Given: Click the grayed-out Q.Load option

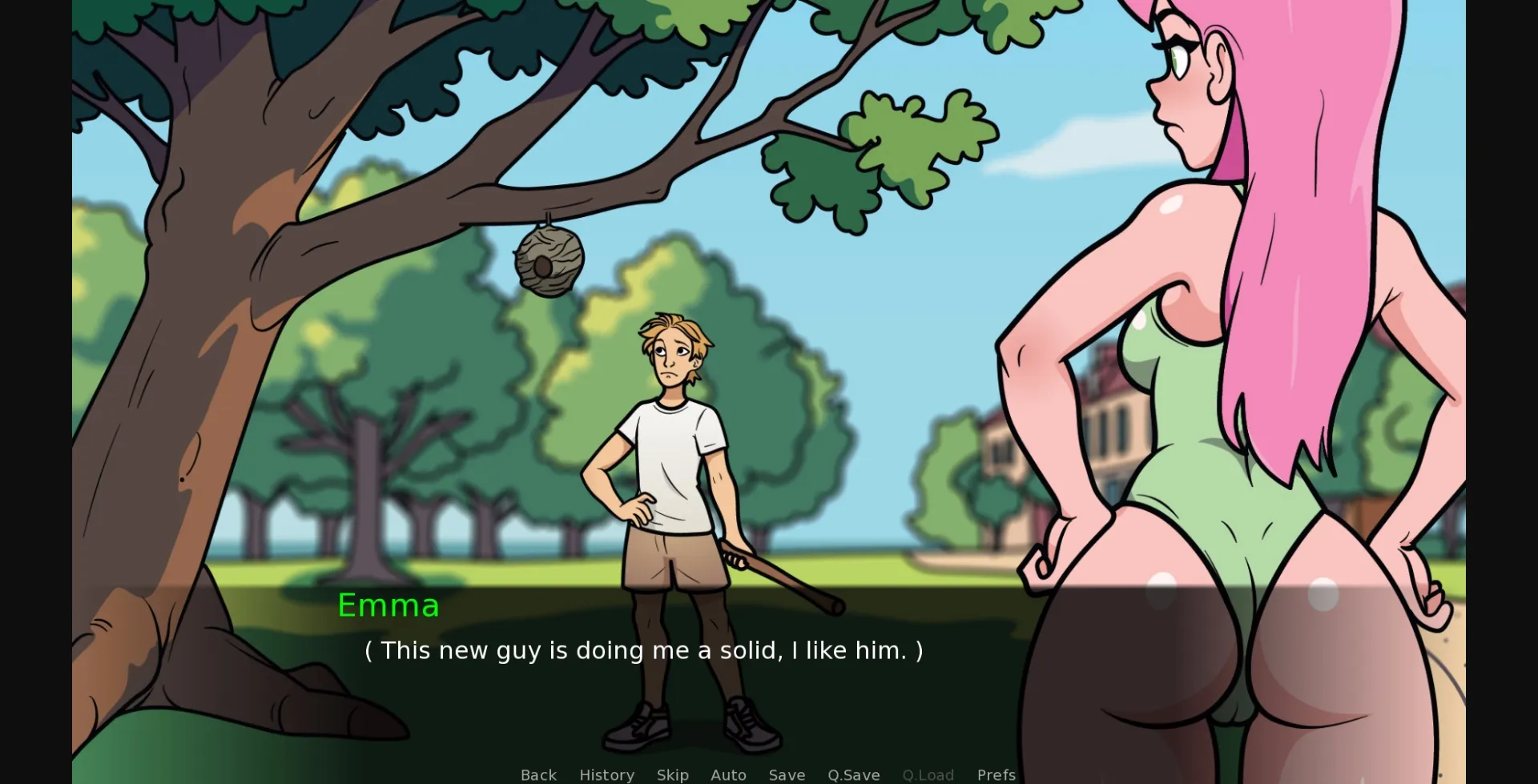Looking at the screenshot, I should tap(928, 774).
